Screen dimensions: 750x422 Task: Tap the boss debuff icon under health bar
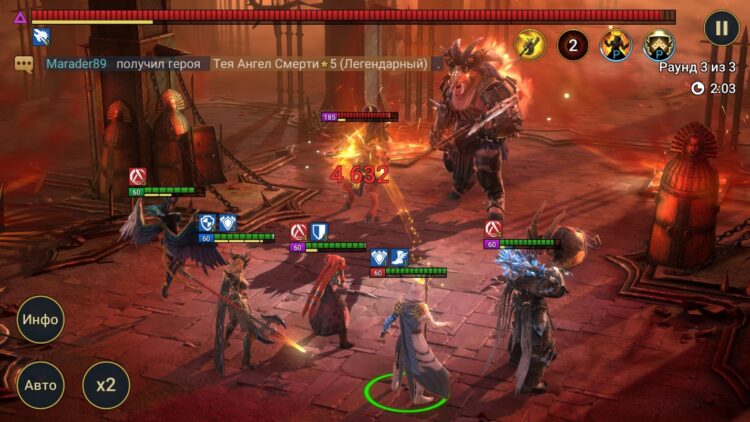[x=41, y=37]
